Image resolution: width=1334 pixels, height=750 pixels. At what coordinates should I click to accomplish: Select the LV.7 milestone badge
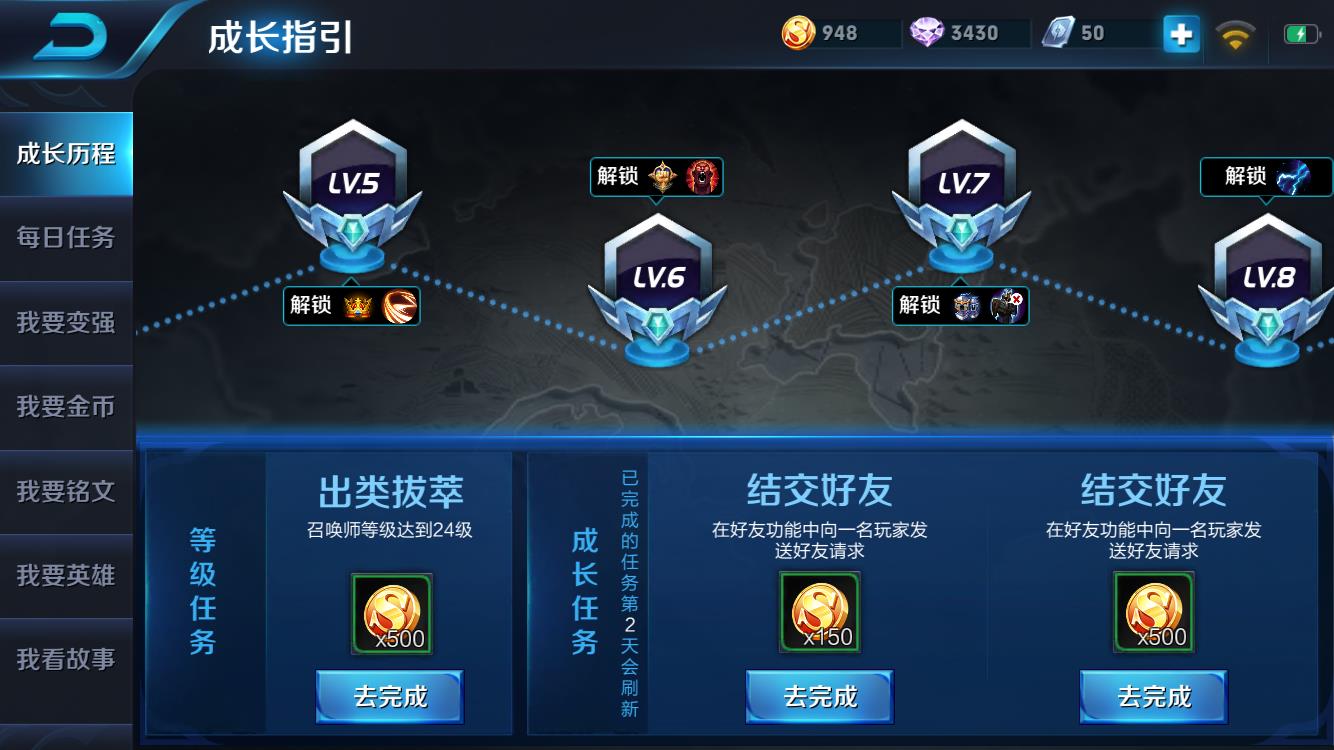coord(961,190)
